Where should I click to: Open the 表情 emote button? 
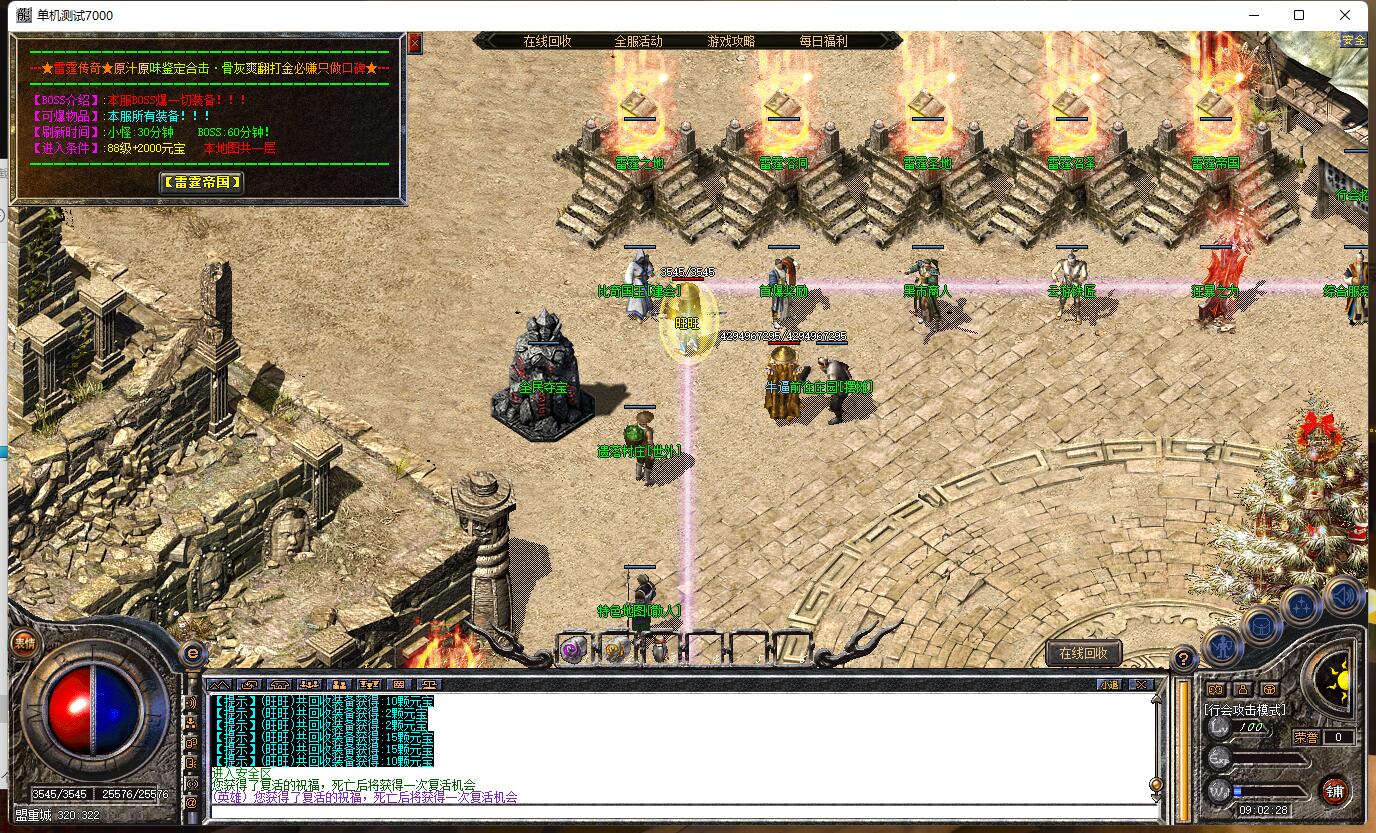tap(23, 643)
